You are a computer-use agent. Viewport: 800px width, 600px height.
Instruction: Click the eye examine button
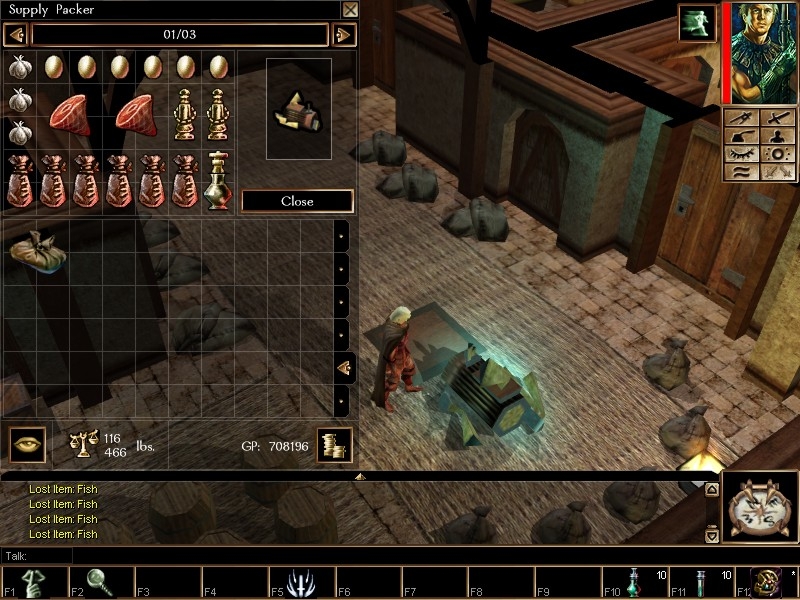27,444
